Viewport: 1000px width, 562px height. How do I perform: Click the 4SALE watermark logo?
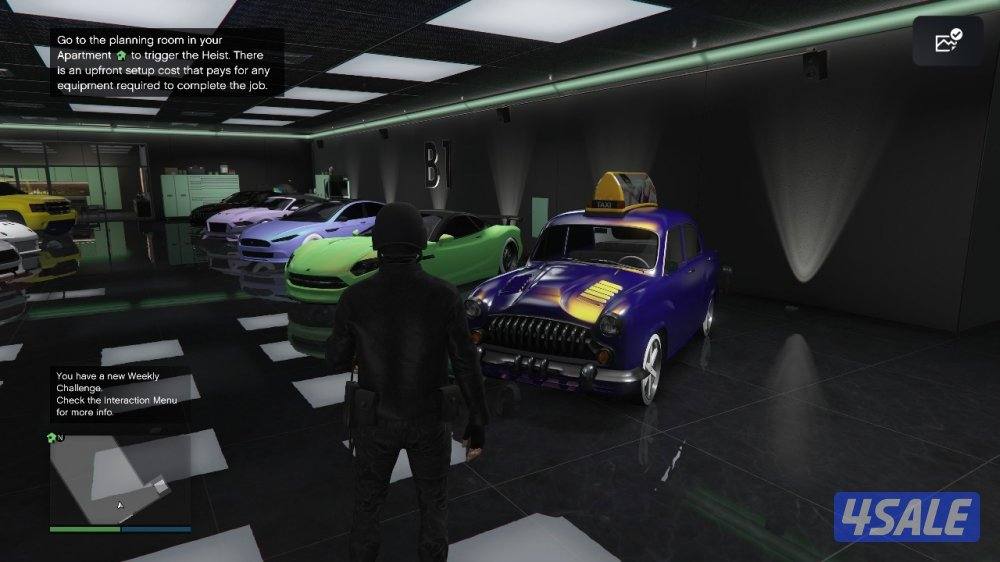906,516
